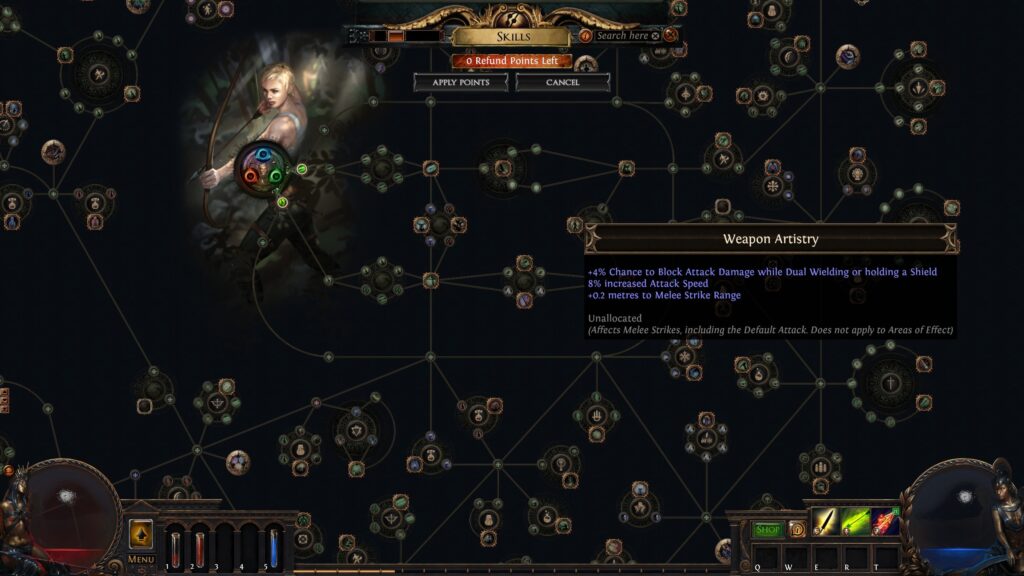Focus the 'Search here' passive search box
The width and height of the screenshot is (1024, 576).
pos(620,36)
